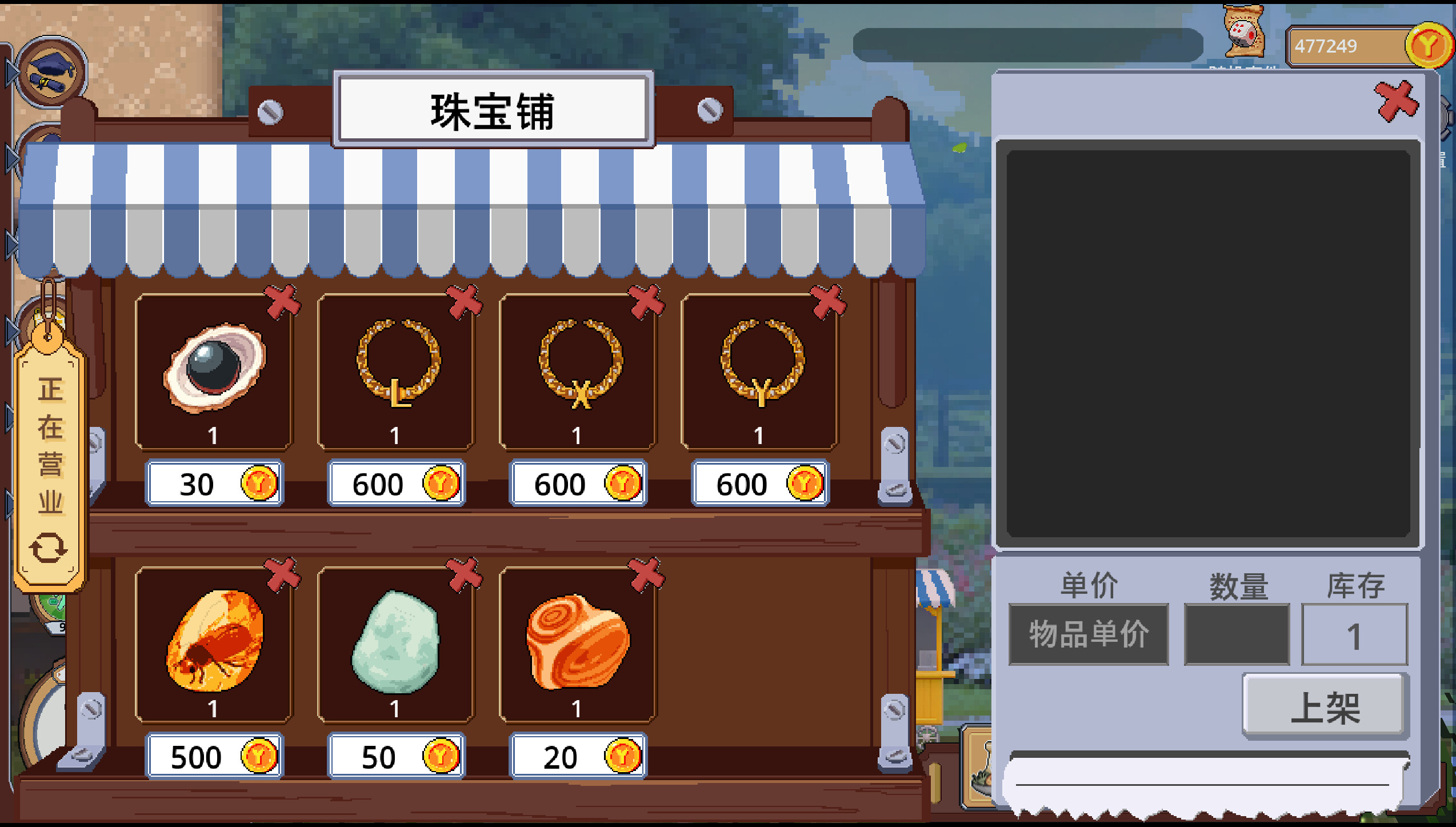The image size is (1456, 827).
Task: Click the coin icon on the 20 price tag
Action: pos(622,756)
